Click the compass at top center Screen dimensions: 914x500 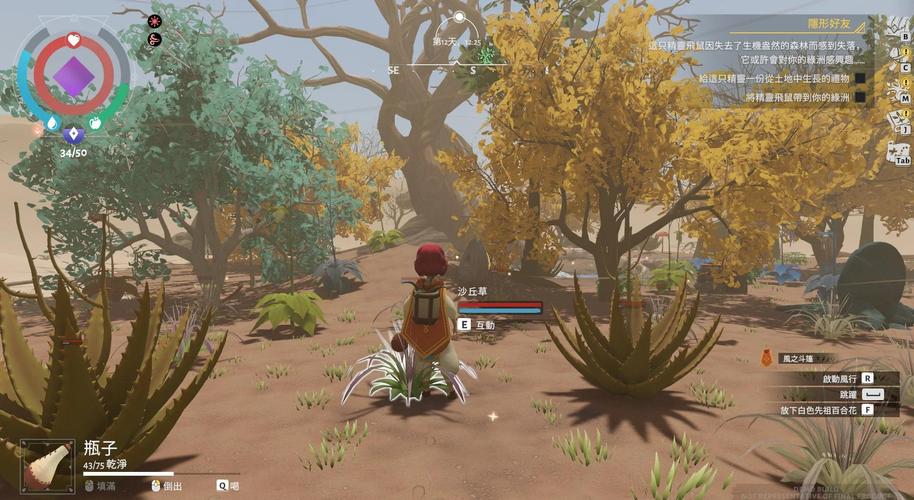click(x=459, y=17)
